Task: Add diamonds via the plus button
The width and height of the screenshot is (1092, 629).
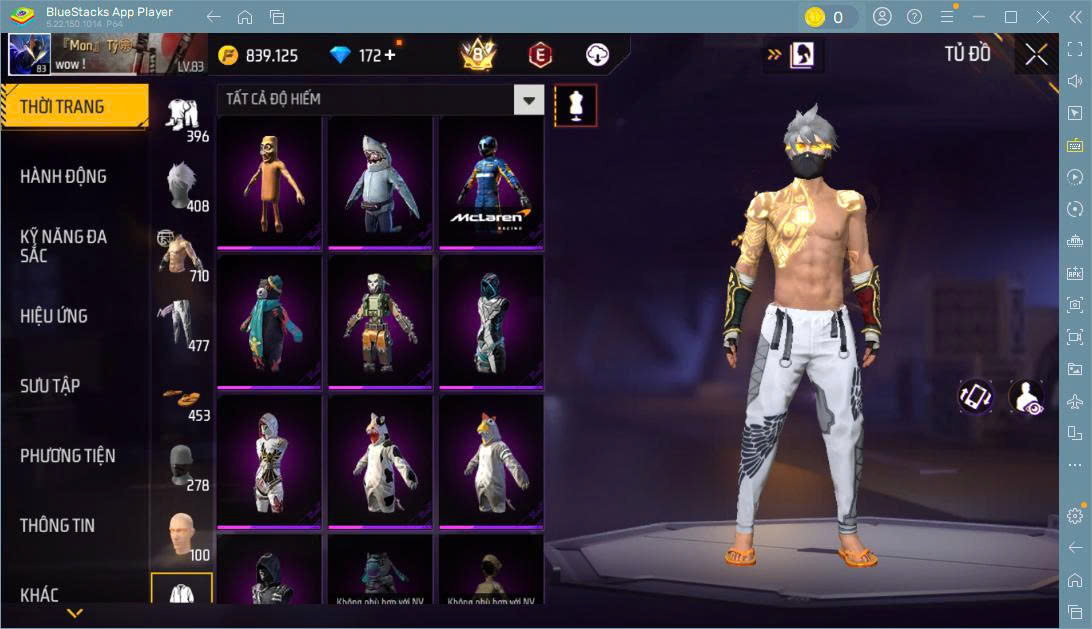Action: (x=390, y=55)
